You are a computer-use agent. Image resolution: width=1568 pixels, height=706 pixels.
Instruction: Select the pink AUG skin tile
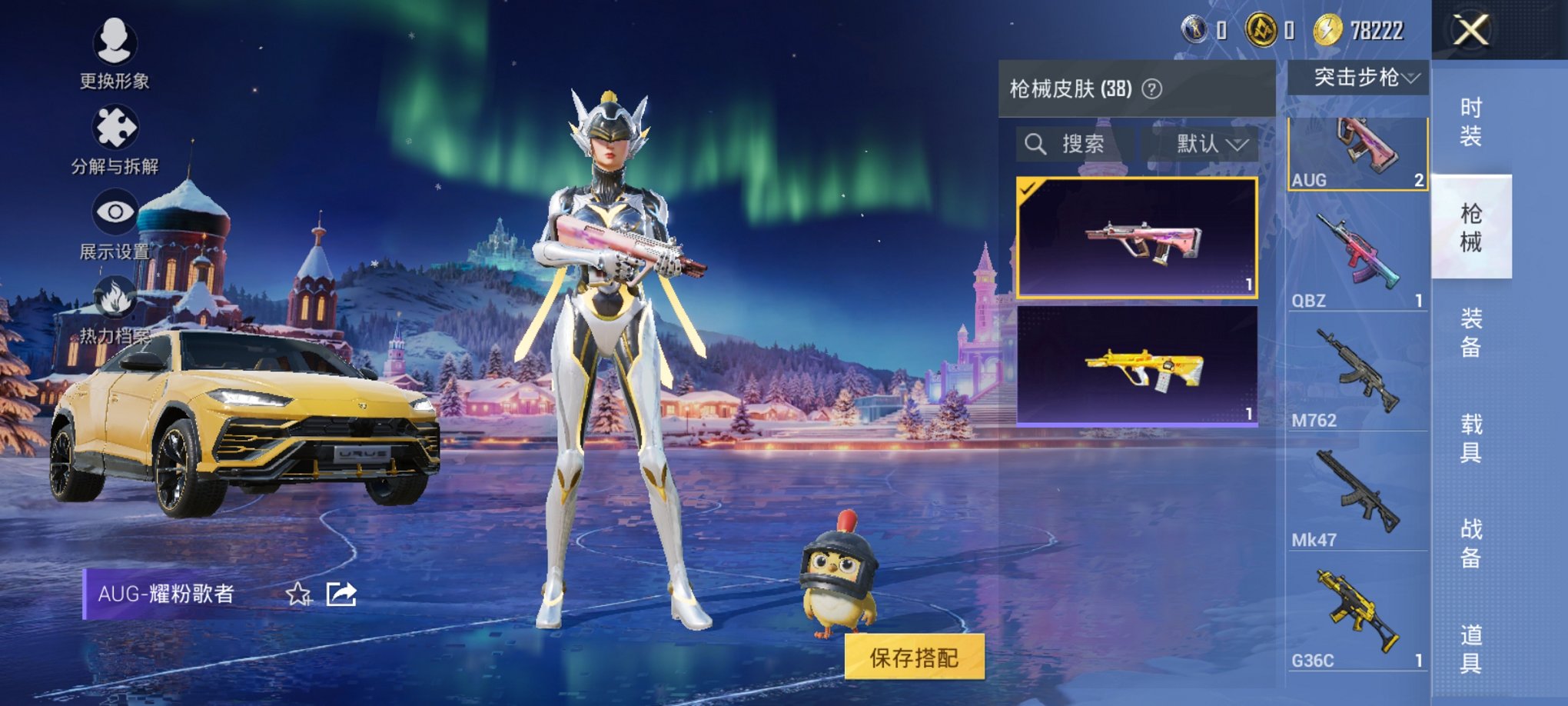[1137, 238]
